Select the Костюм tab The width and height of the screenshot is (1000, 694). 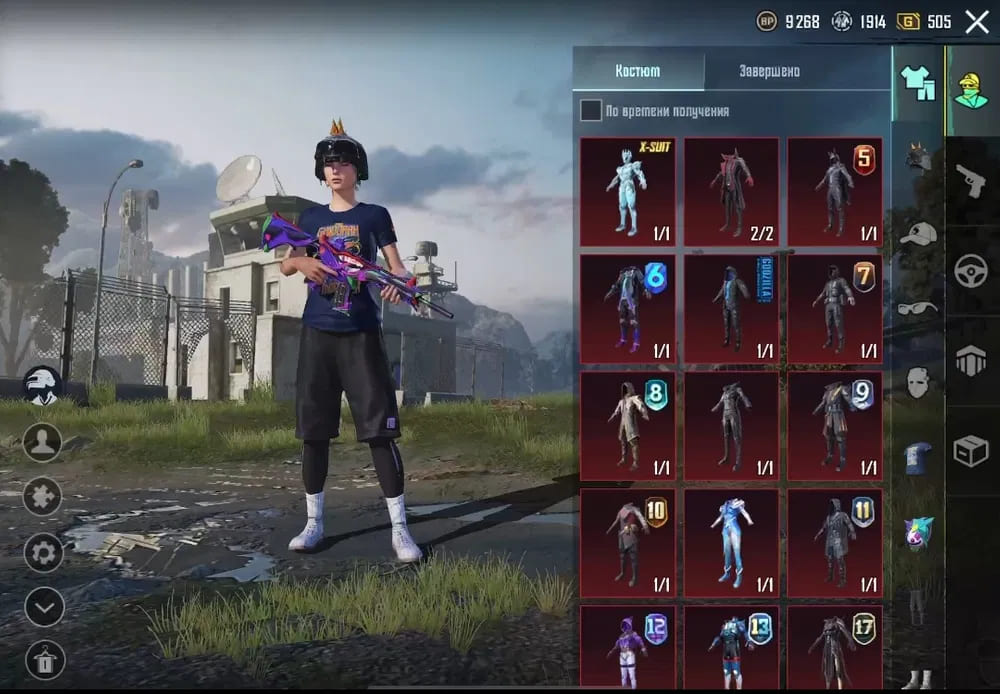coord(638,72)
